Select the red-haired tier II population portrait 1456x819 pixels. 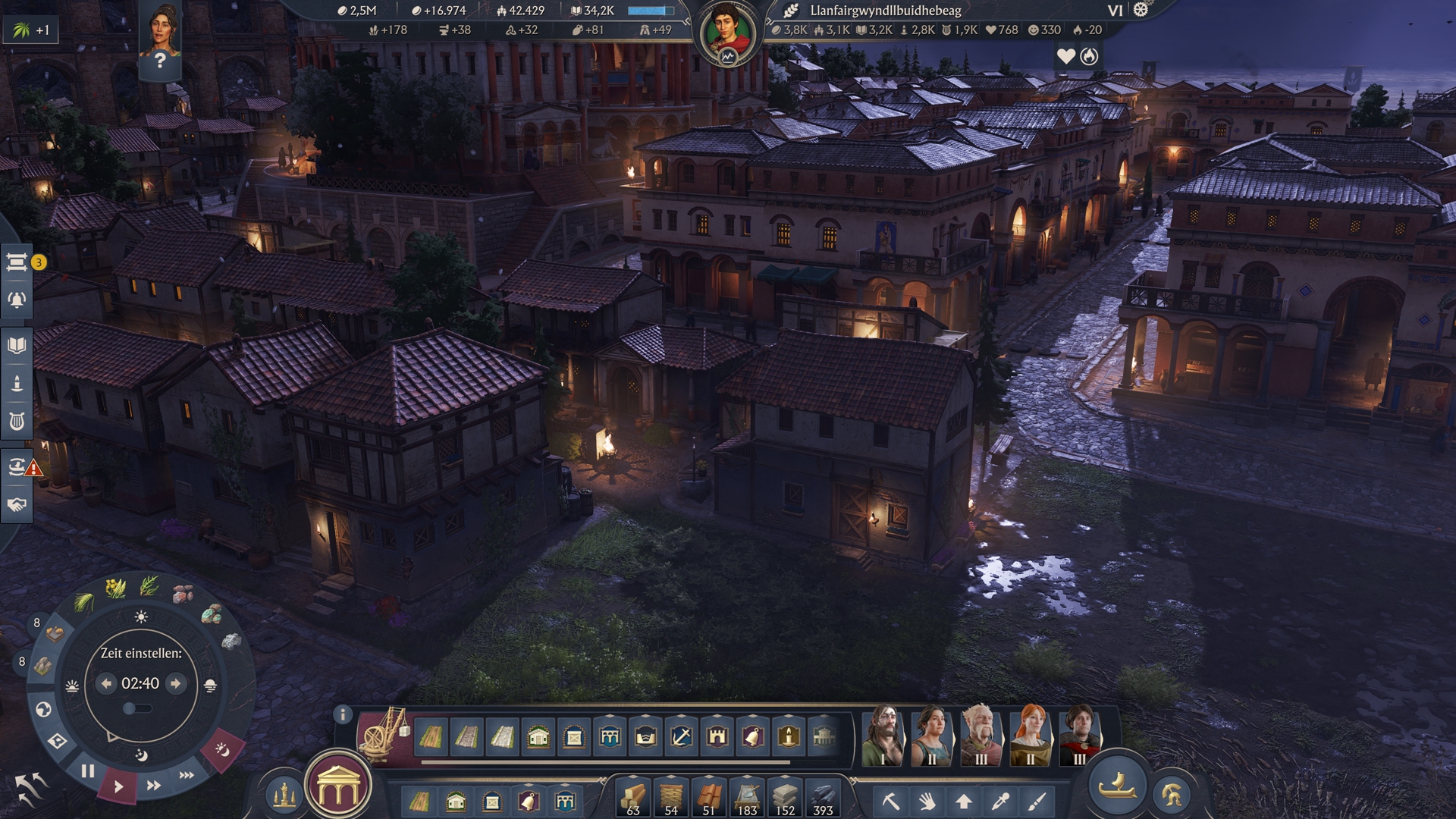(x=1030, y=734)
